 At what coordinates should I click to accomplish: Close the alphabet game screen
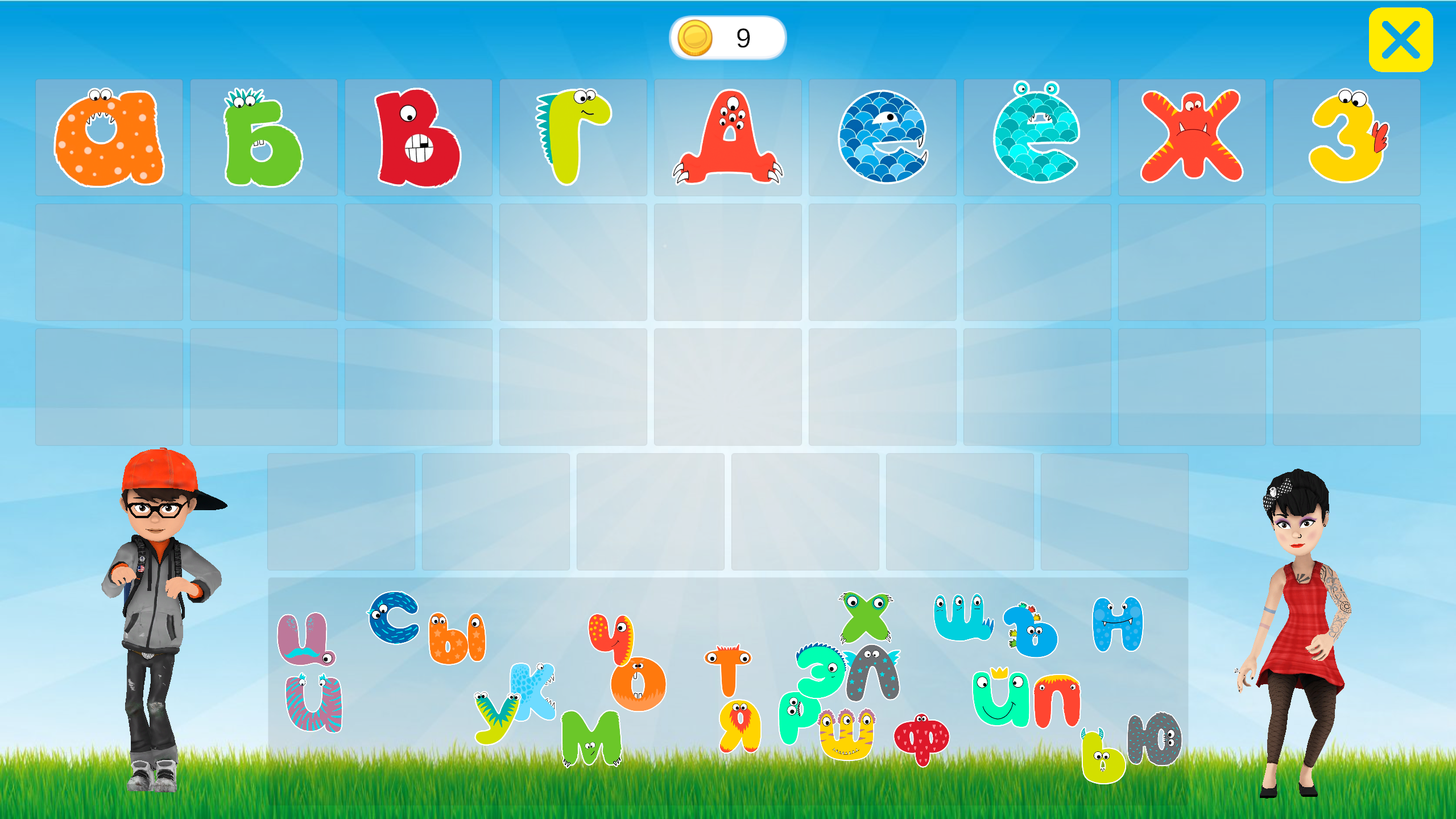click(x=1400, y=39)
